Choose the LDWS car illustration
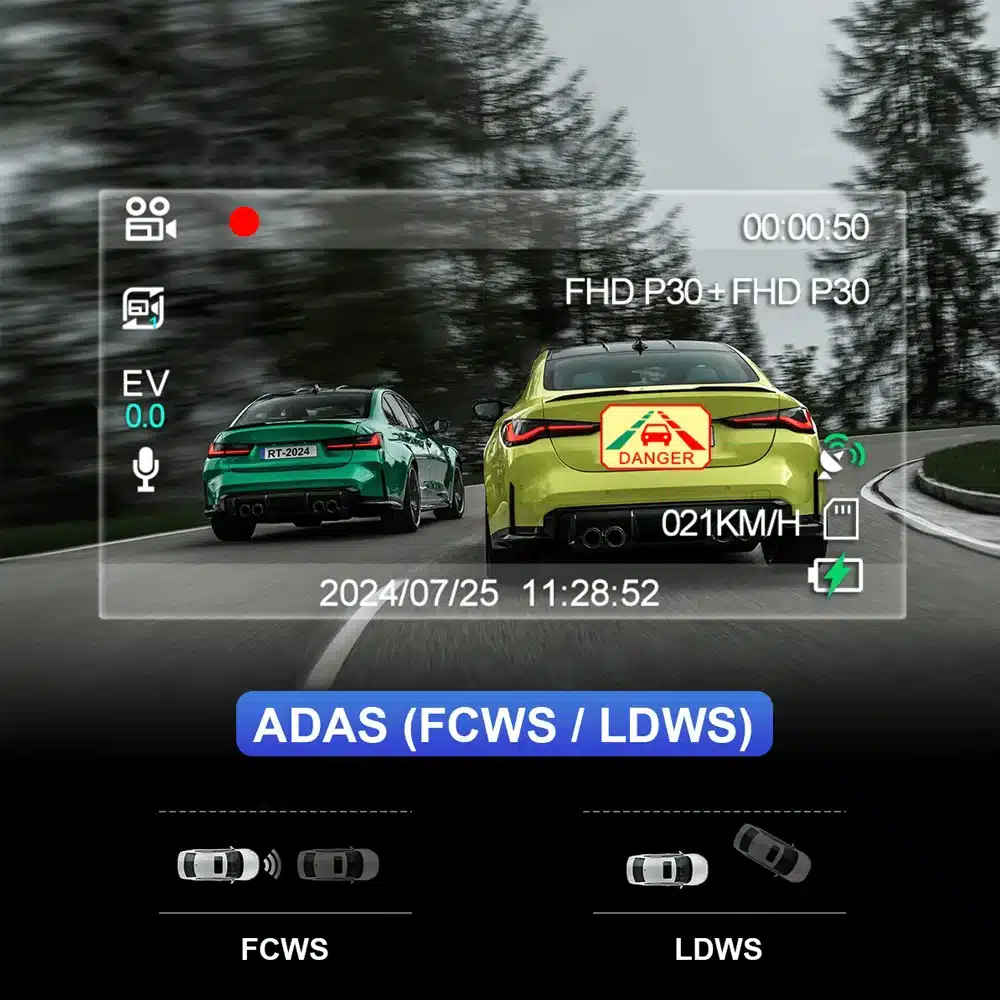 718,858
